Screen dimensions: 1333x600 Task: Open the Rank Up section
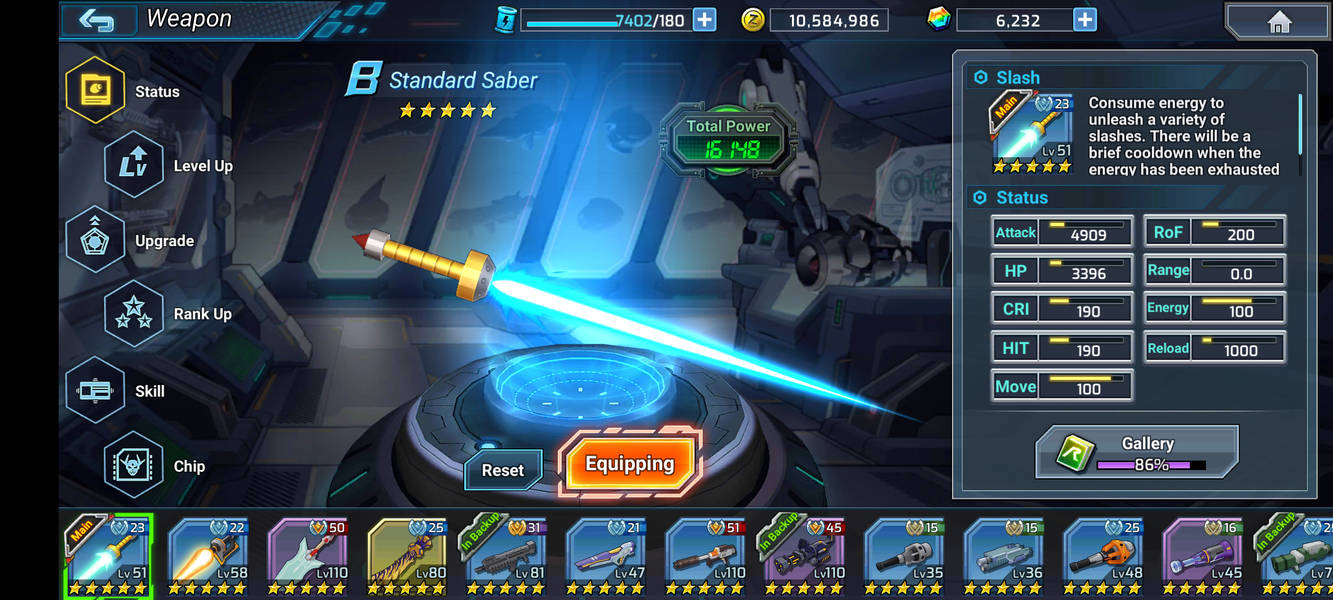tap(134, 314)
